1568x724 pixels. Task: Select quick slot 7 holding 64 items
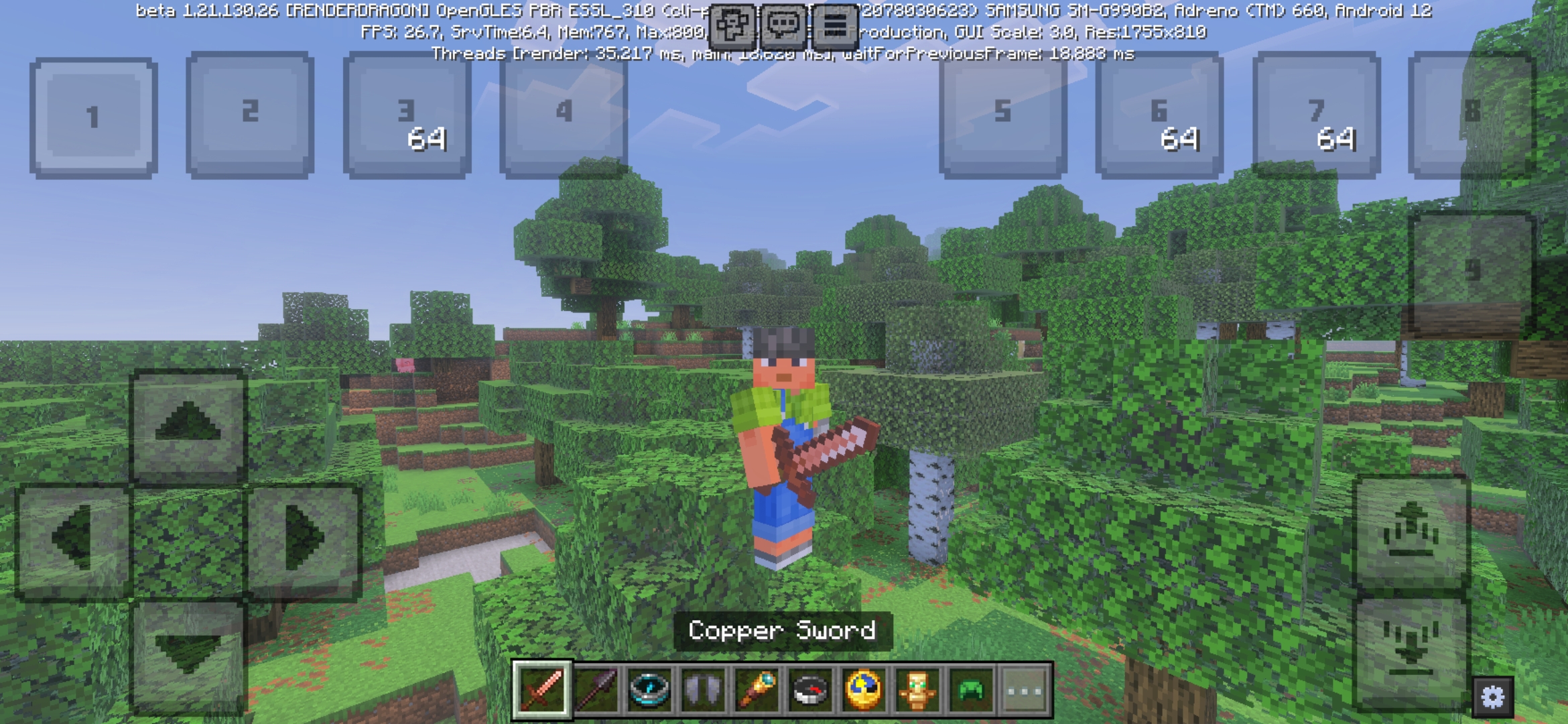click(1315, 114)
